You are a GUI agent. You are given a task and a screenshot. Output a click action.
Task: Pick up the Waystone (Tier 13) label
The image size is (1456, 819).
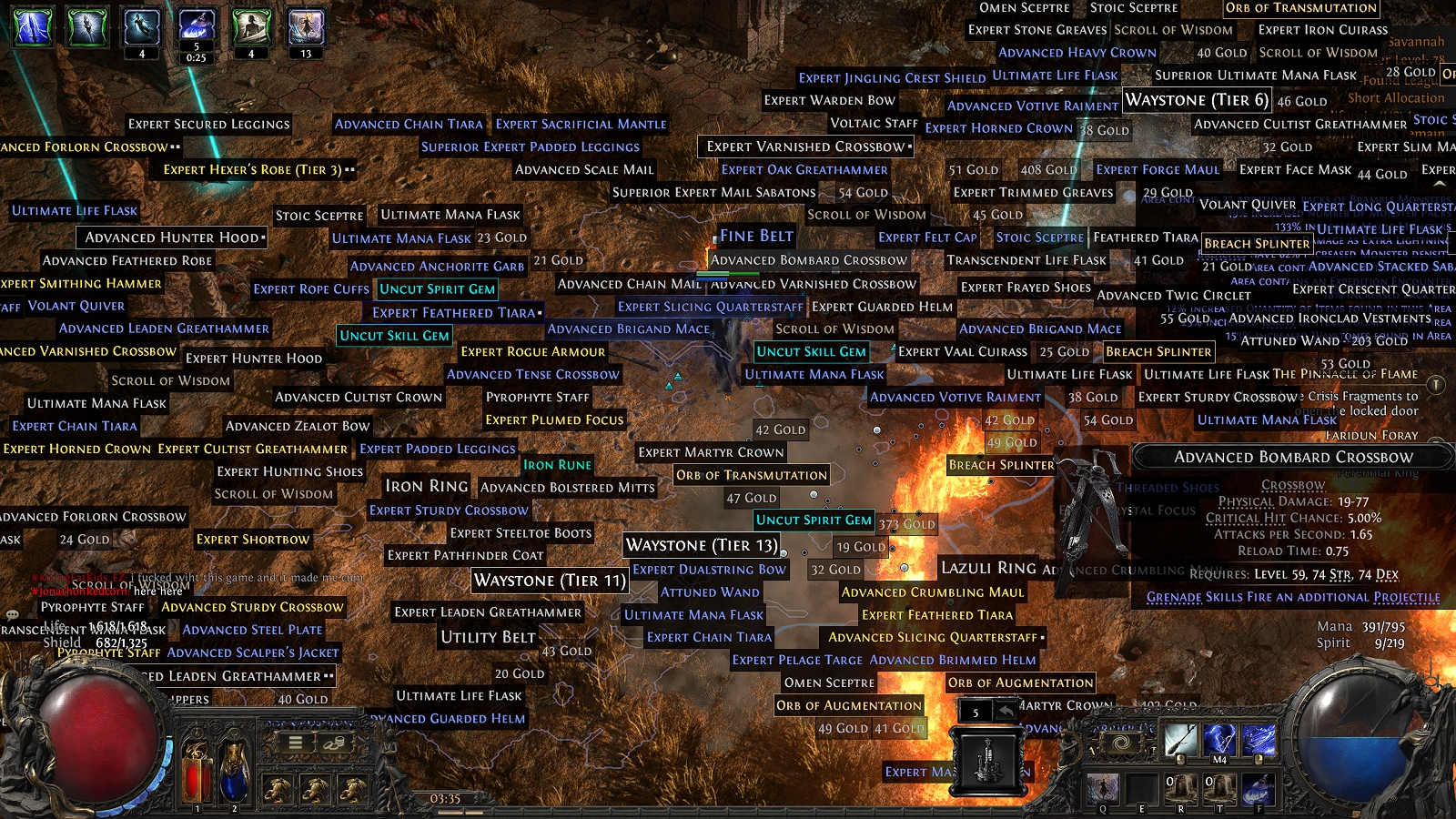tap(702, 545)
